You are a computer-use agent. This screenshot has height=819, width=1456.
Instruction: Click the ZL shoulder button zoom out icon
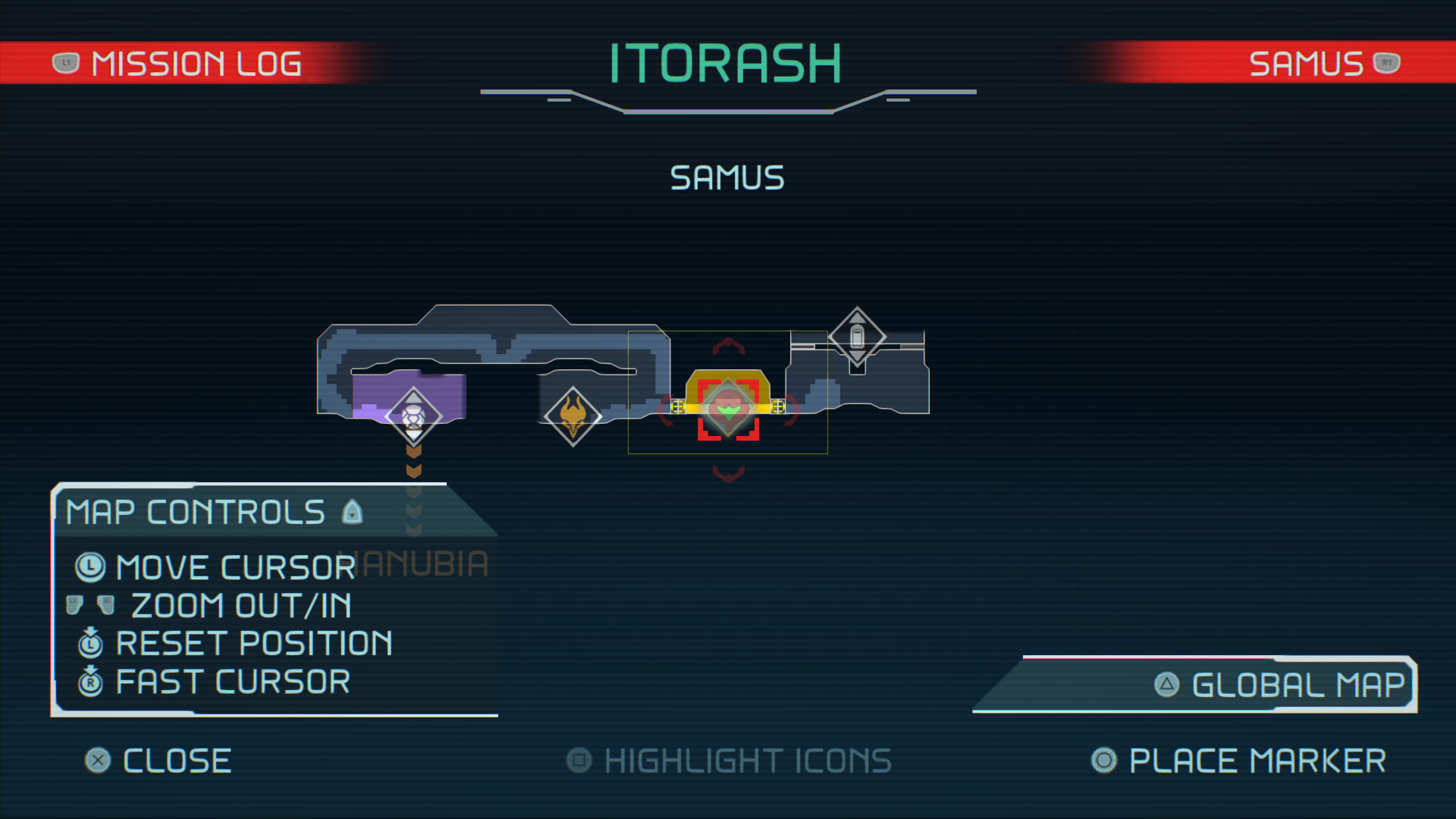[74, 604]
